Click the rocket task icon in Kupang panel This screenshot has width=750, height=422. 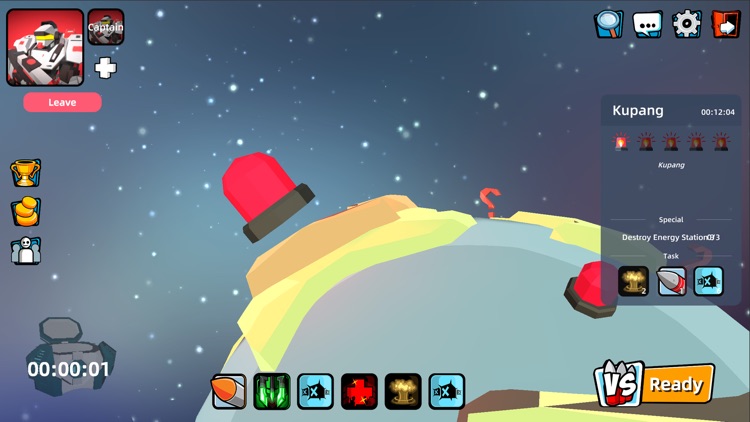(671, 282)
